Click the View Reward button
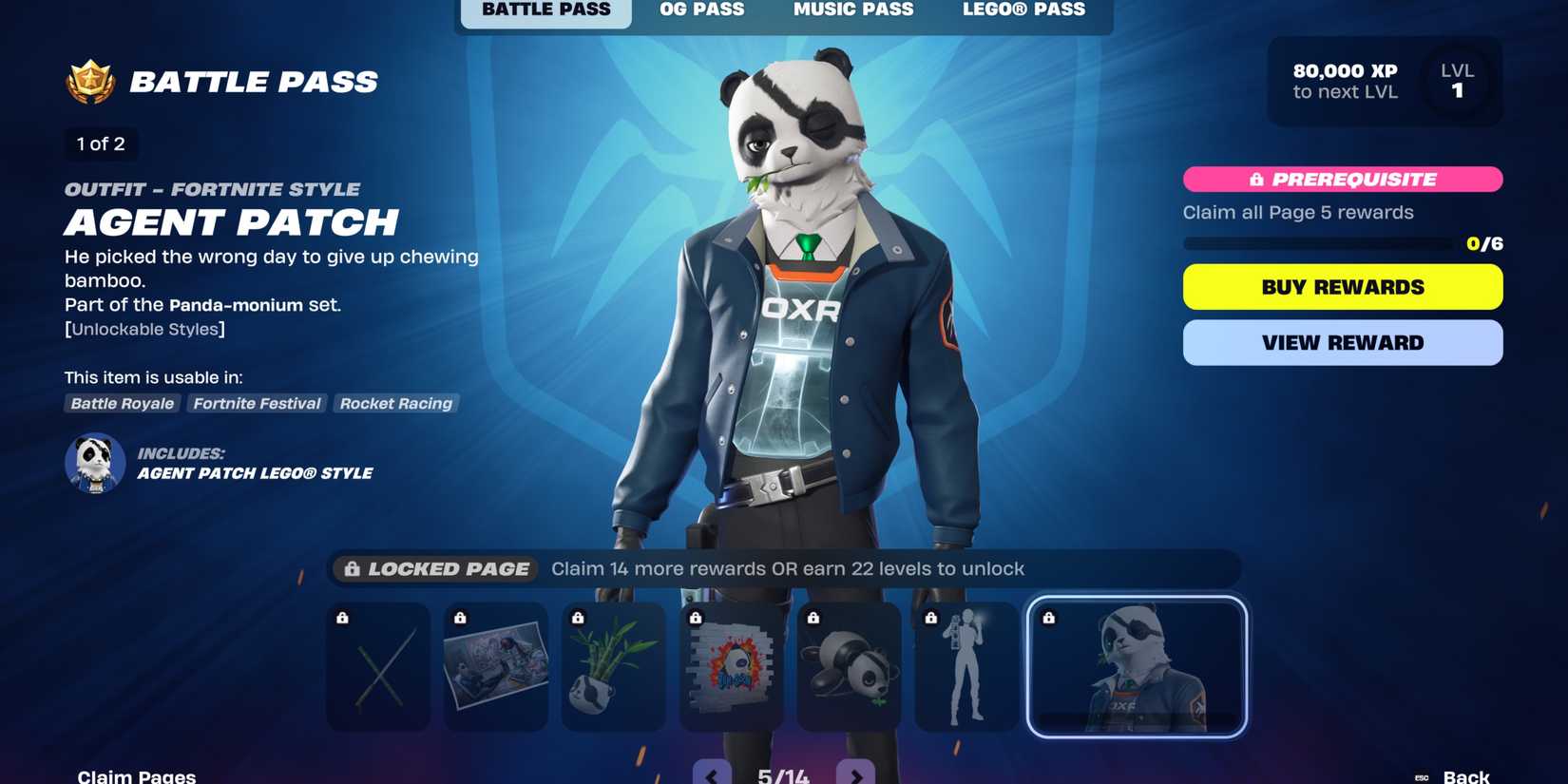The width and height of the screenshot is (1568, 784). (1342, 342)
